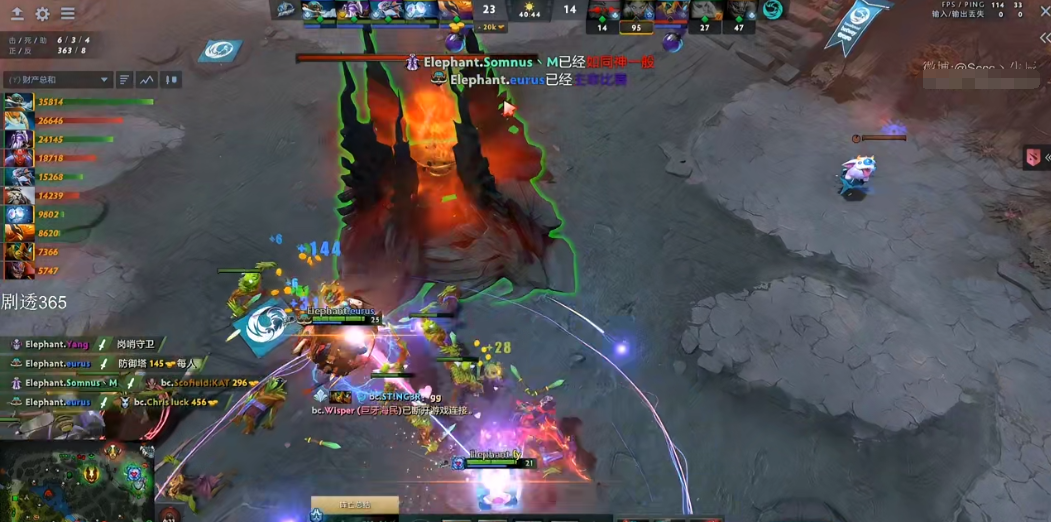Expand the red side panel tab on right edge
This screenshot has width=1051, height=522.
[x=1036, y=158]
